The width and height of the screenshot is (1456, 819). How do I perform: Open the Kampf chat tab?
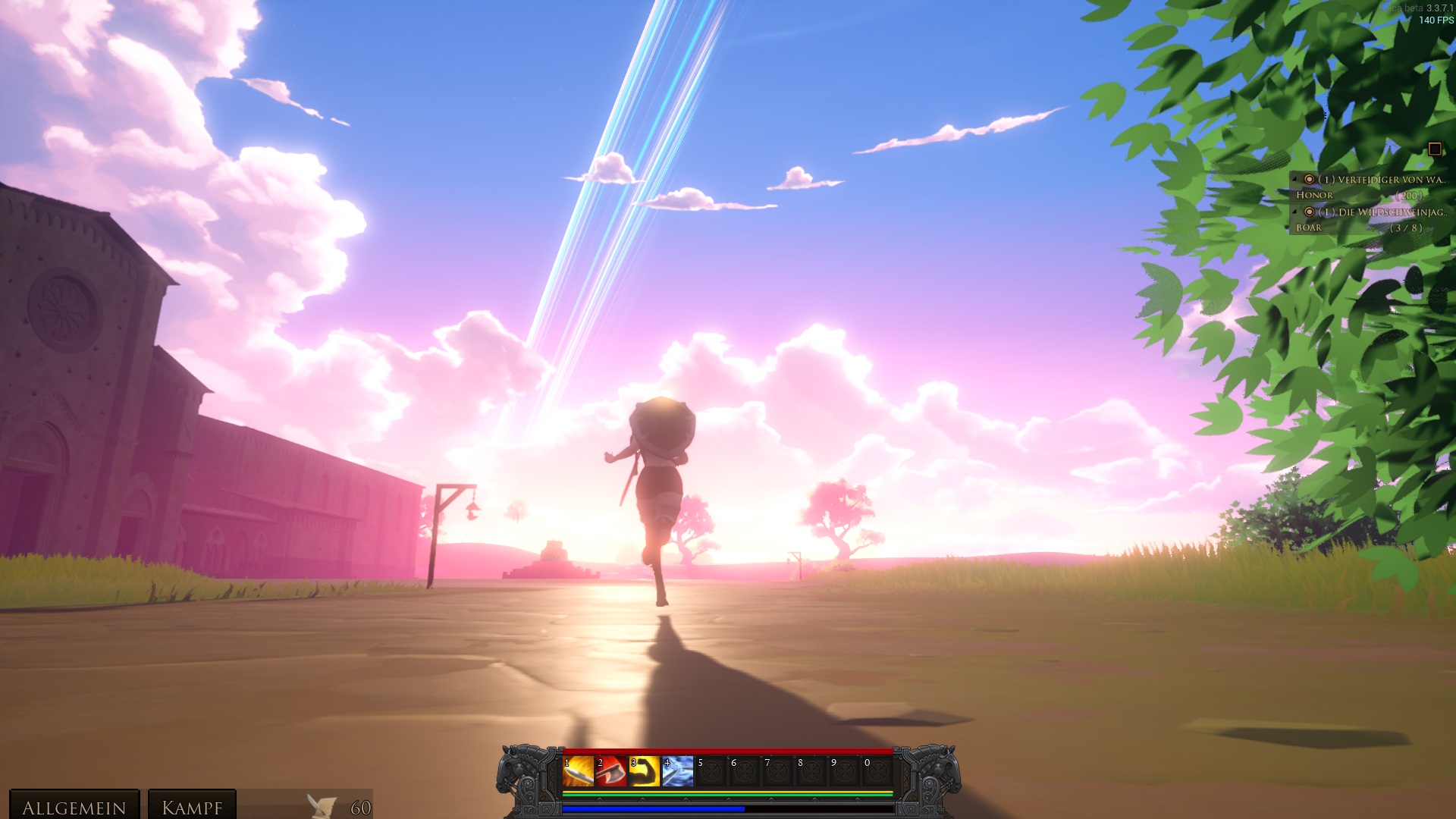192,807
